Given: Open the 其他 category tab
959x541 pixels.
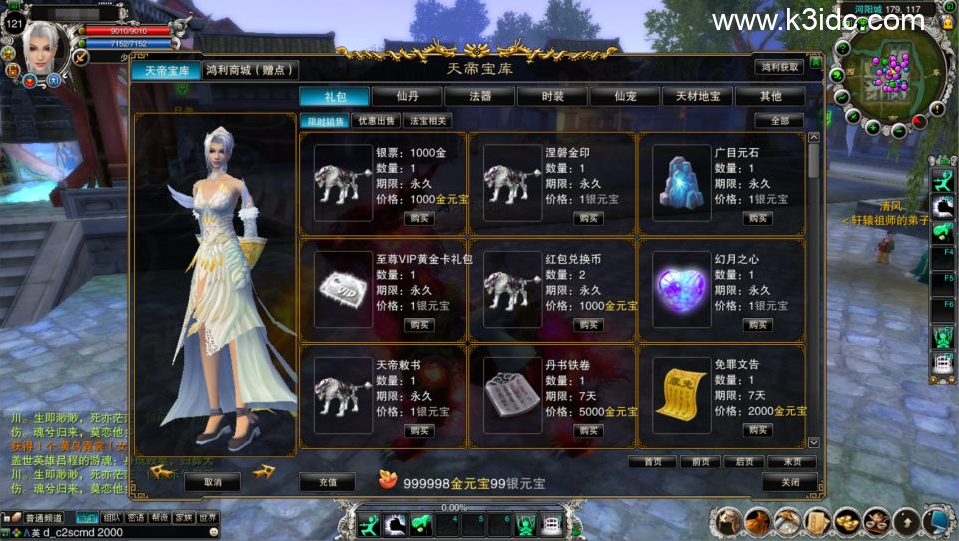Looking at the screenshot, I should click(x=770, y=96).
